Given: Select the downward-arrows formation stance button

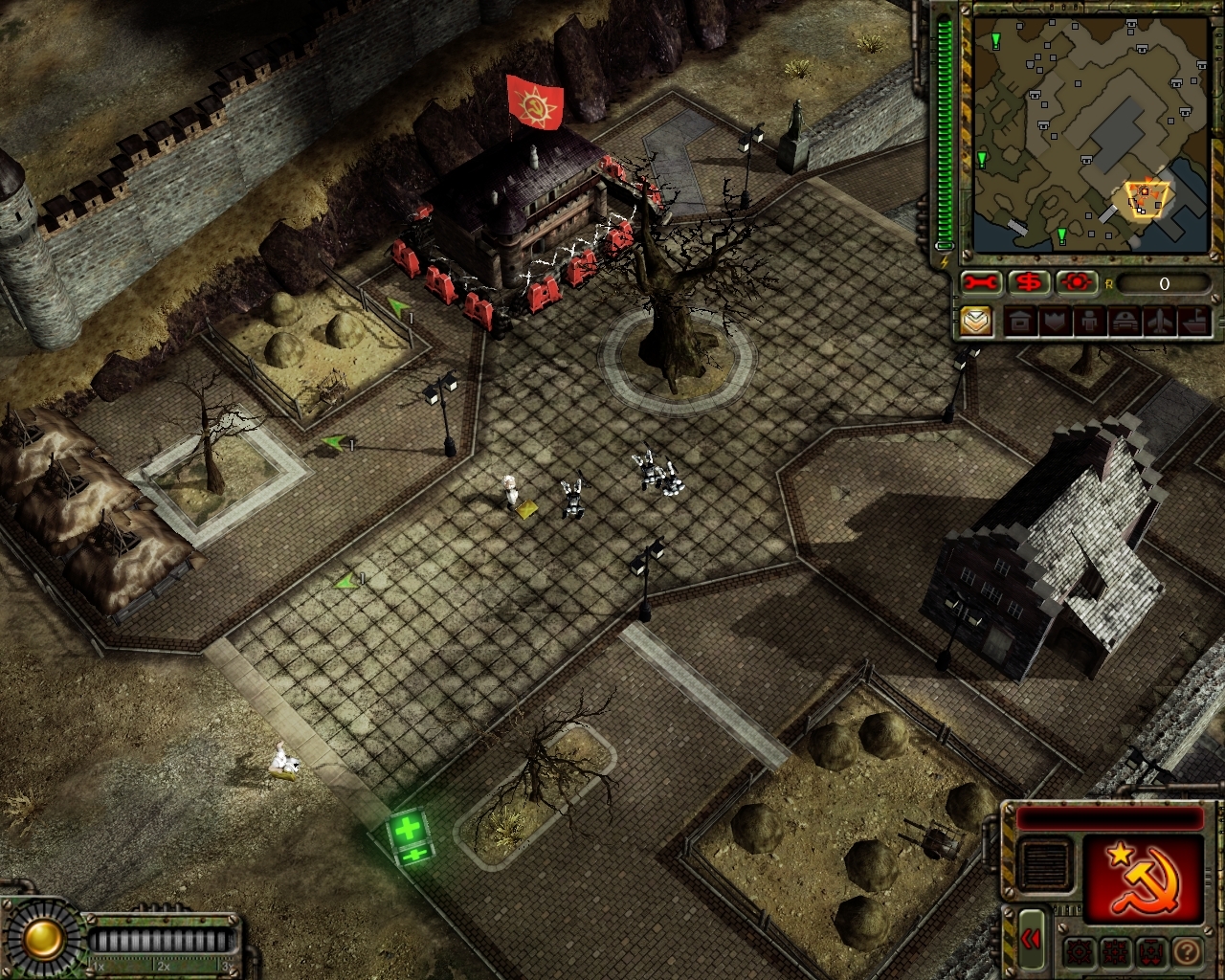Looking at the screenshot, I should [1150, 952].
